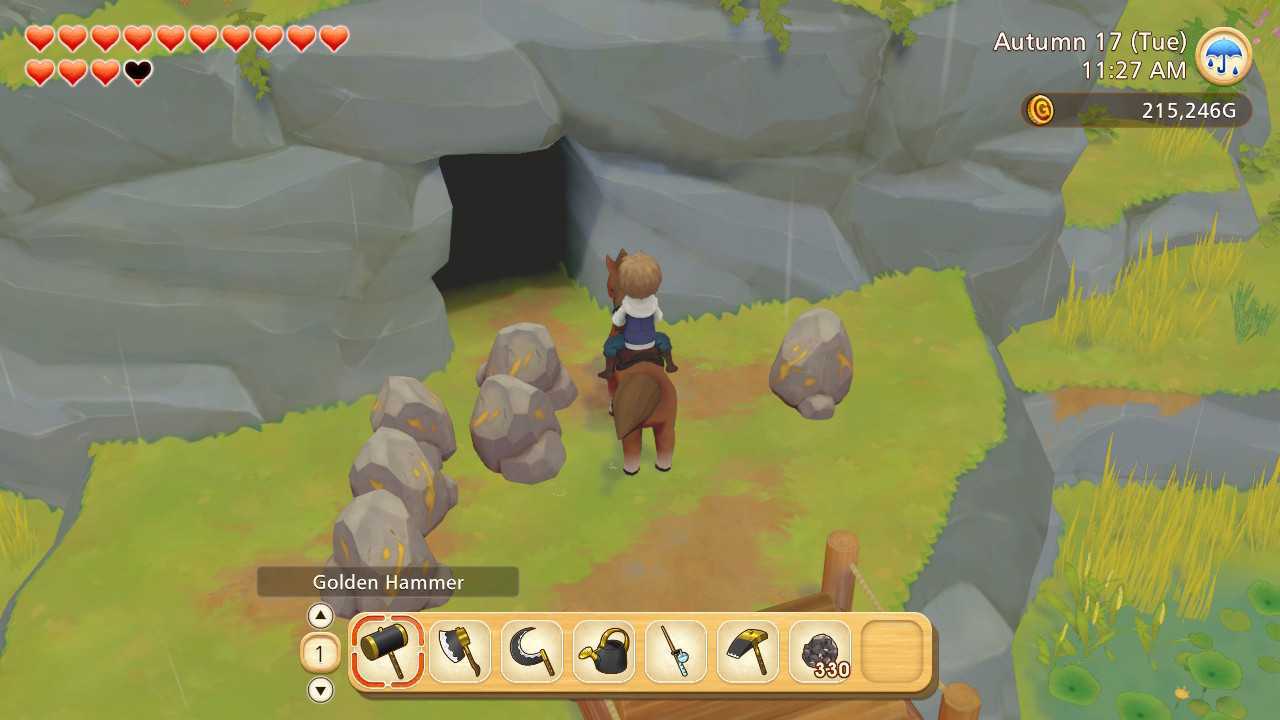The width and height of the screenshot is (1280, 720).
Task: Click the down arrow below the hotbar number
Action: tap(320, 690)
